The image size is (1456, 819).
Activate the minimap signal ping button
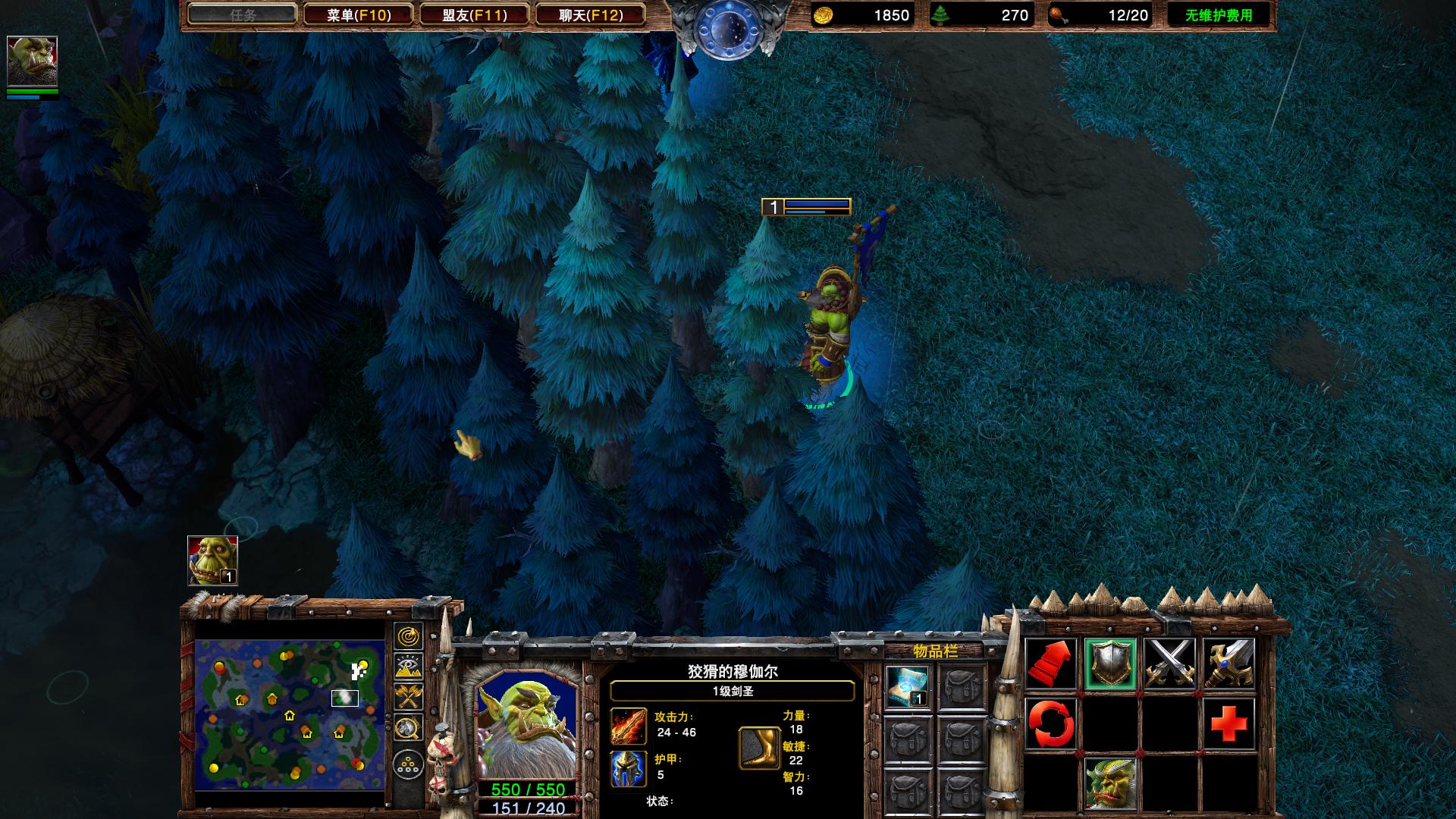point(409,635)
